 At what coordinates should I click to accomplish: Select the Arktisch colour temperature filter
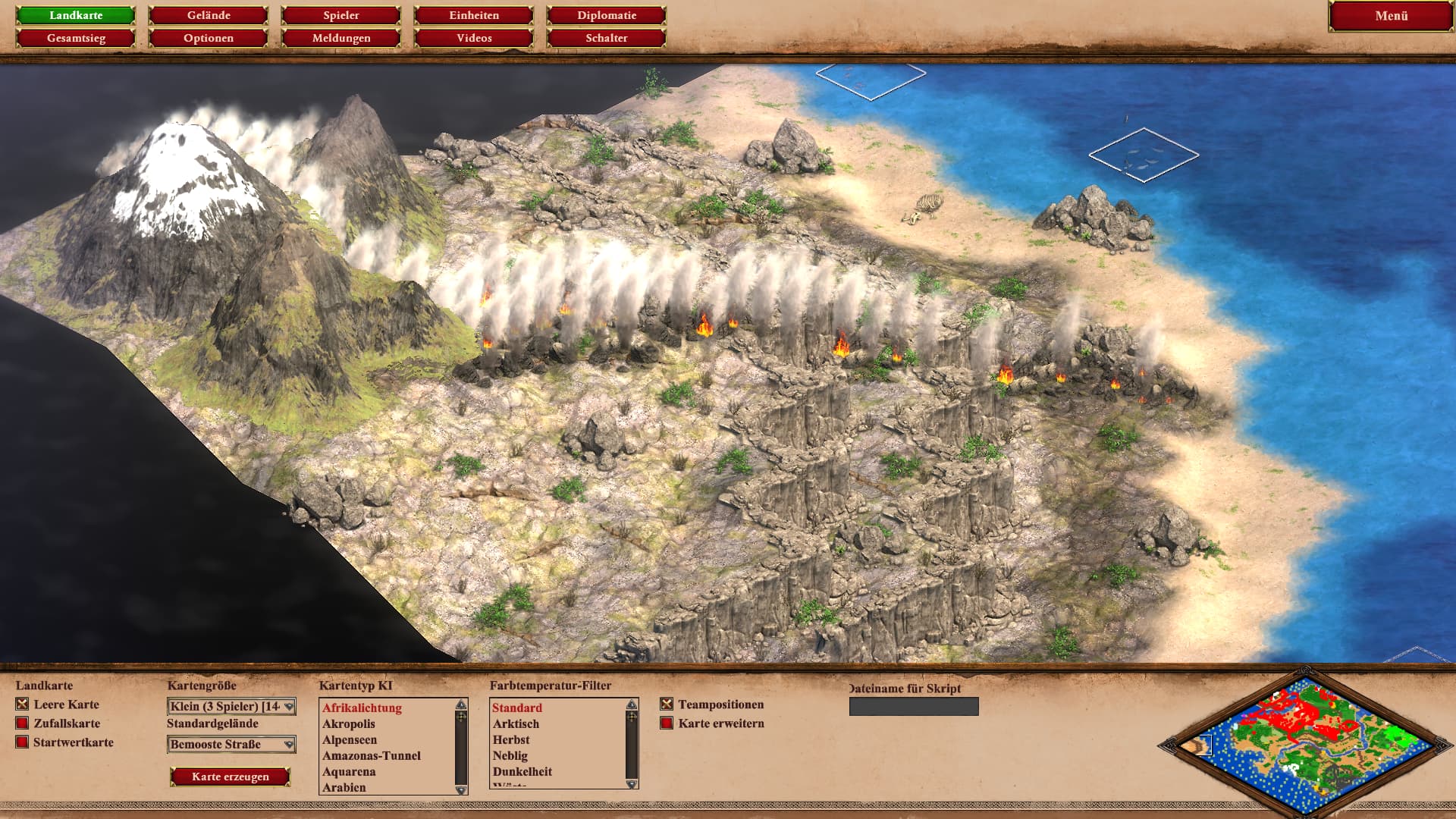coord(516,724)
